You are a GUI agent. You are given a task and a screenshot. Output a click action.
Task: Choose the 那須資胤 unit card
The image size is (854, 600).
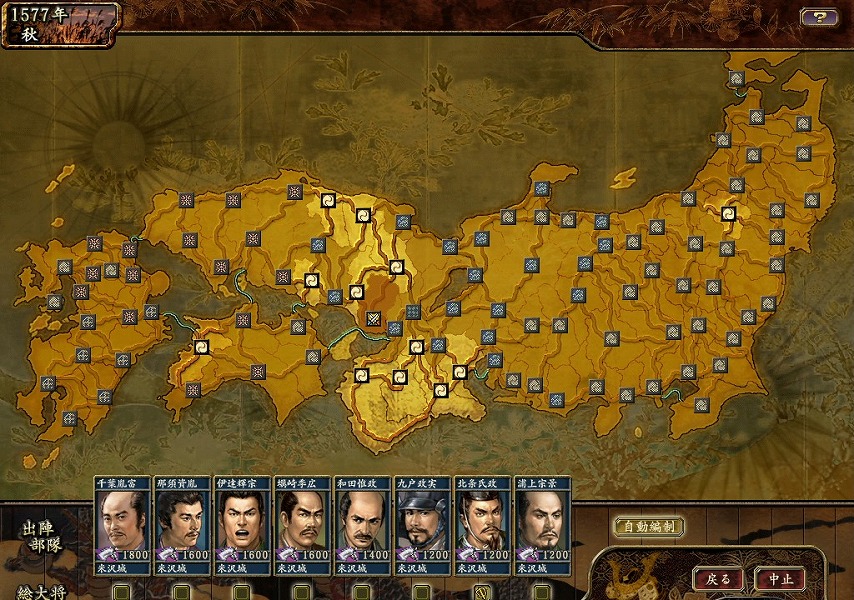click(183, 524)
